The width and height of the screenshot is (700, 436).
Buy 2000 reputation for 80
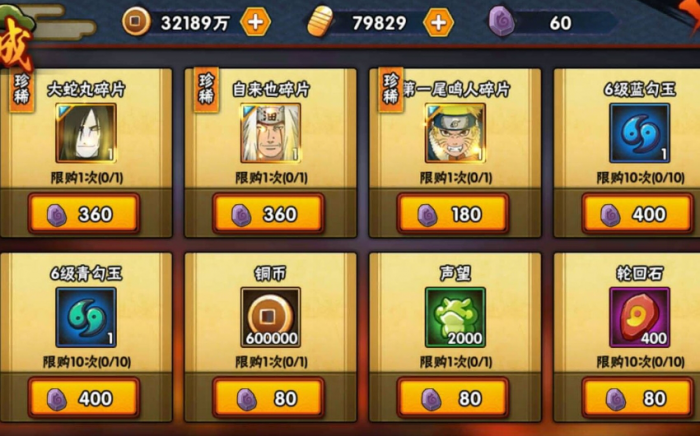(x=452, y=398)
